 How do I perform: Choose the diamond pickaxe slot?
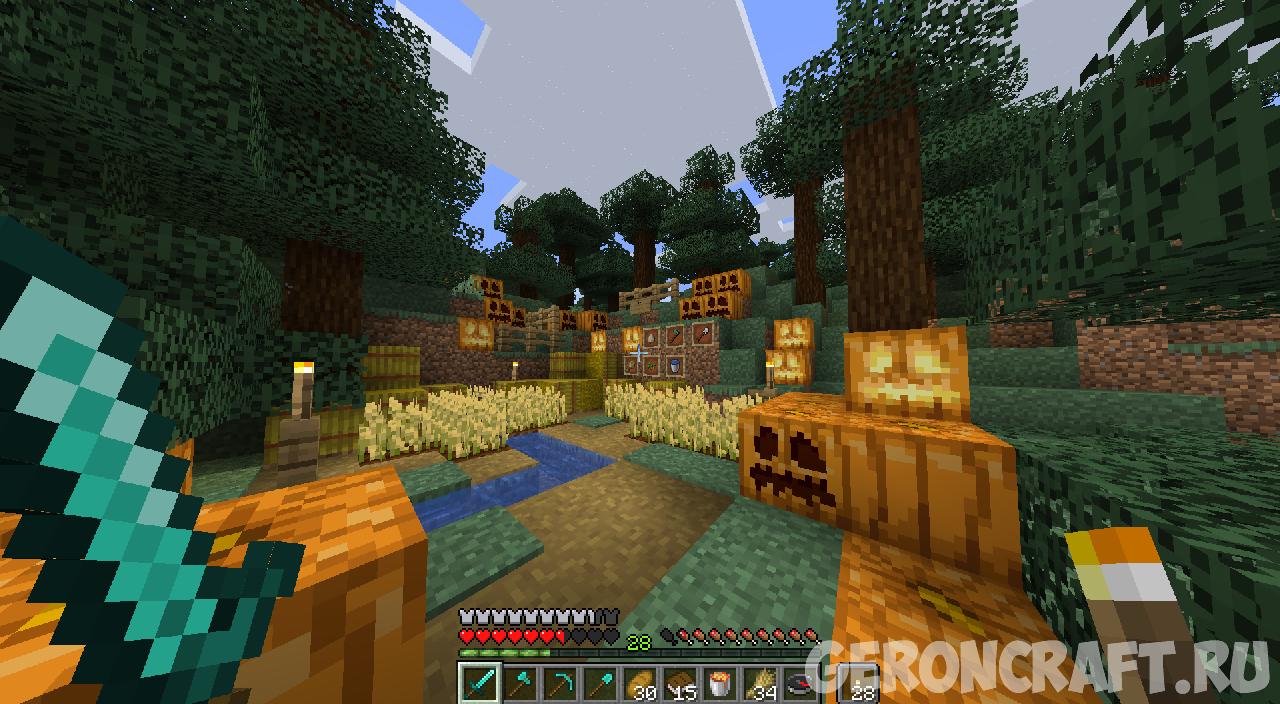pyautogui.click(x=558, y=683)
